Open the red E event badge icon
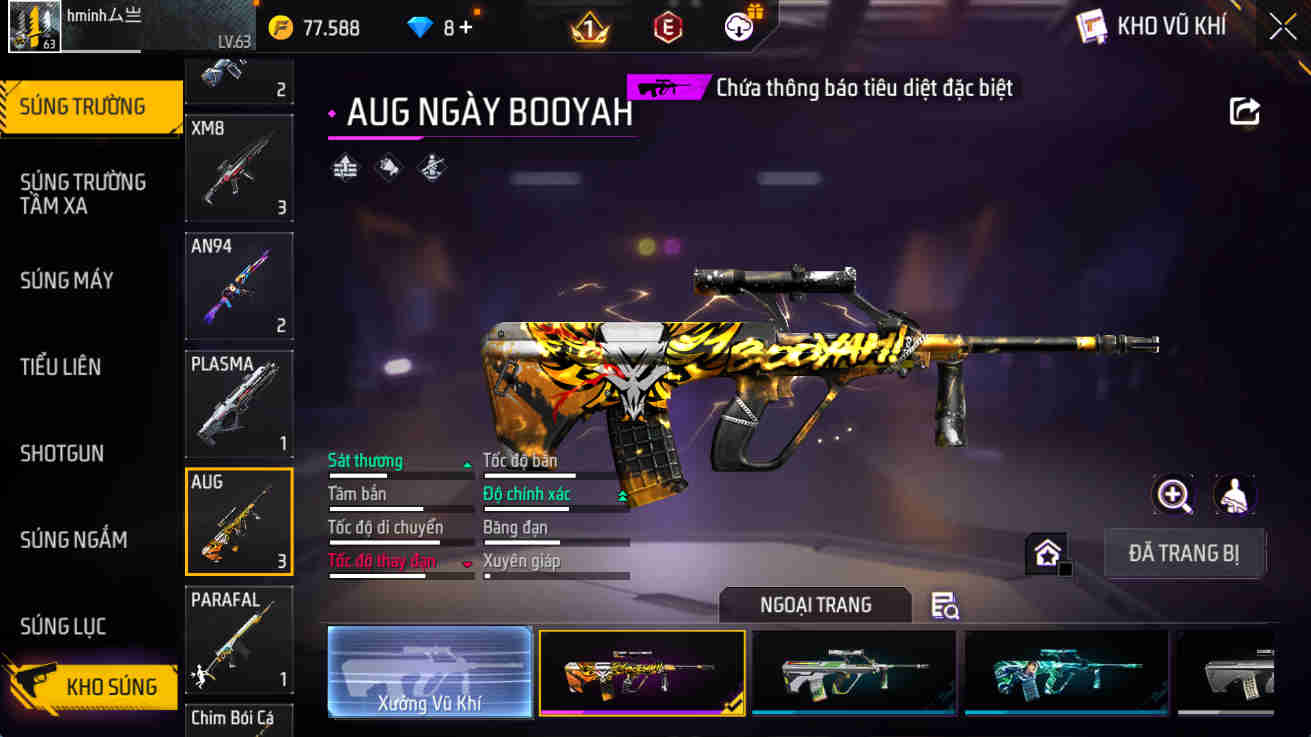This screenshot has height=737, width=1311. (666, 27)
